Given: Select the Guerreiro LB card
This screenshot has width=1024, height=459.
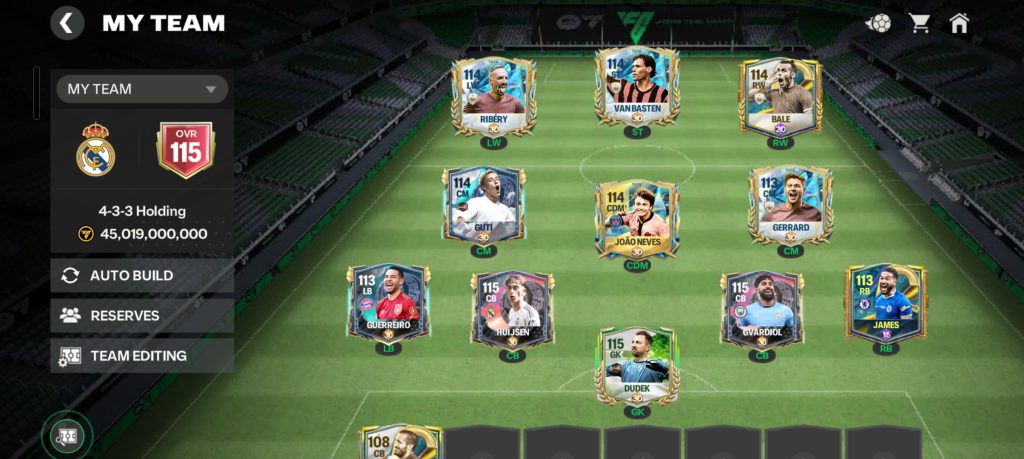Looking at the screenshot, I should tap(388, 303).
